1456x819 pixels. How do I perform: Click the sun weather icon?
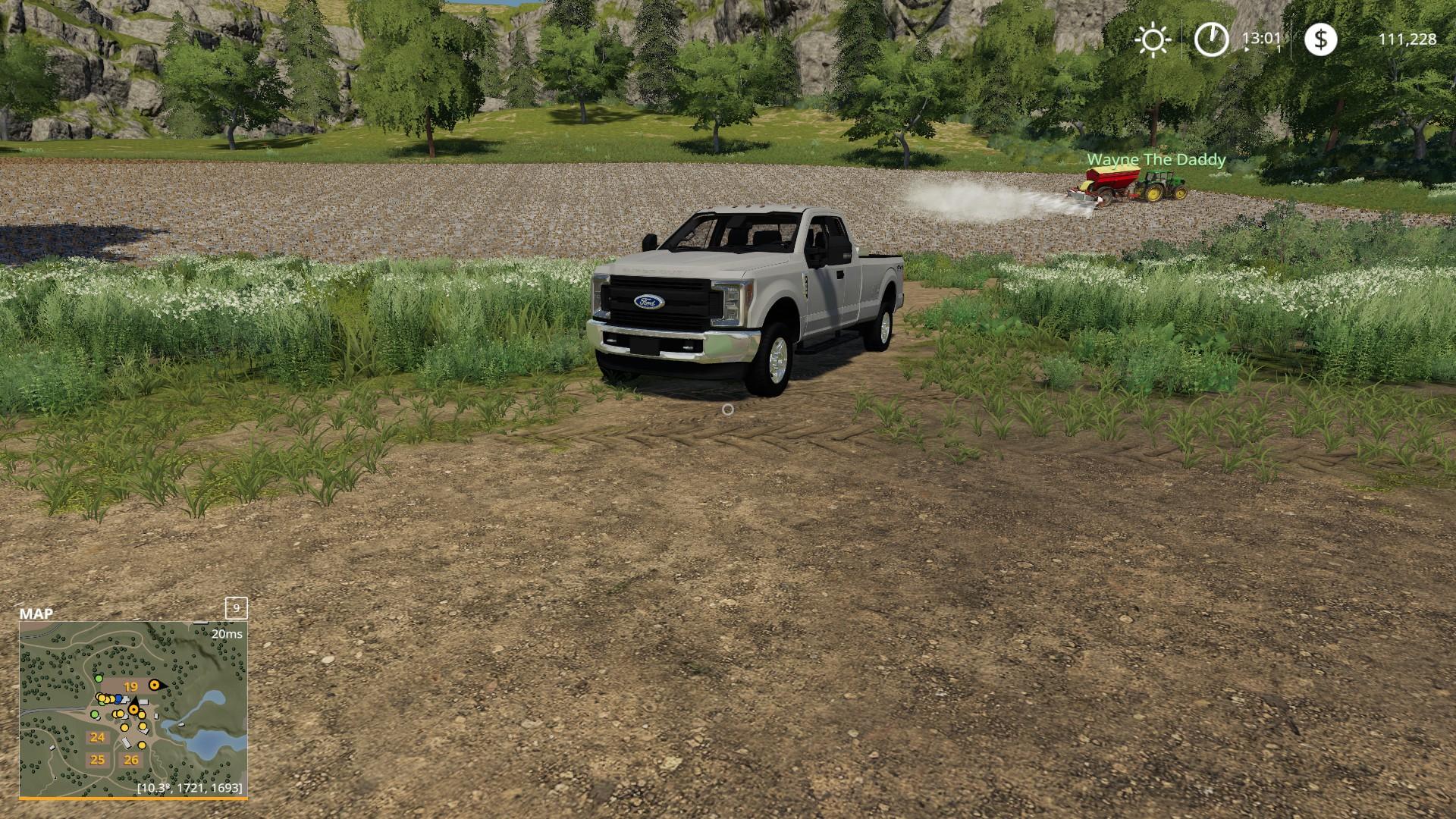tap(1153, 39)
